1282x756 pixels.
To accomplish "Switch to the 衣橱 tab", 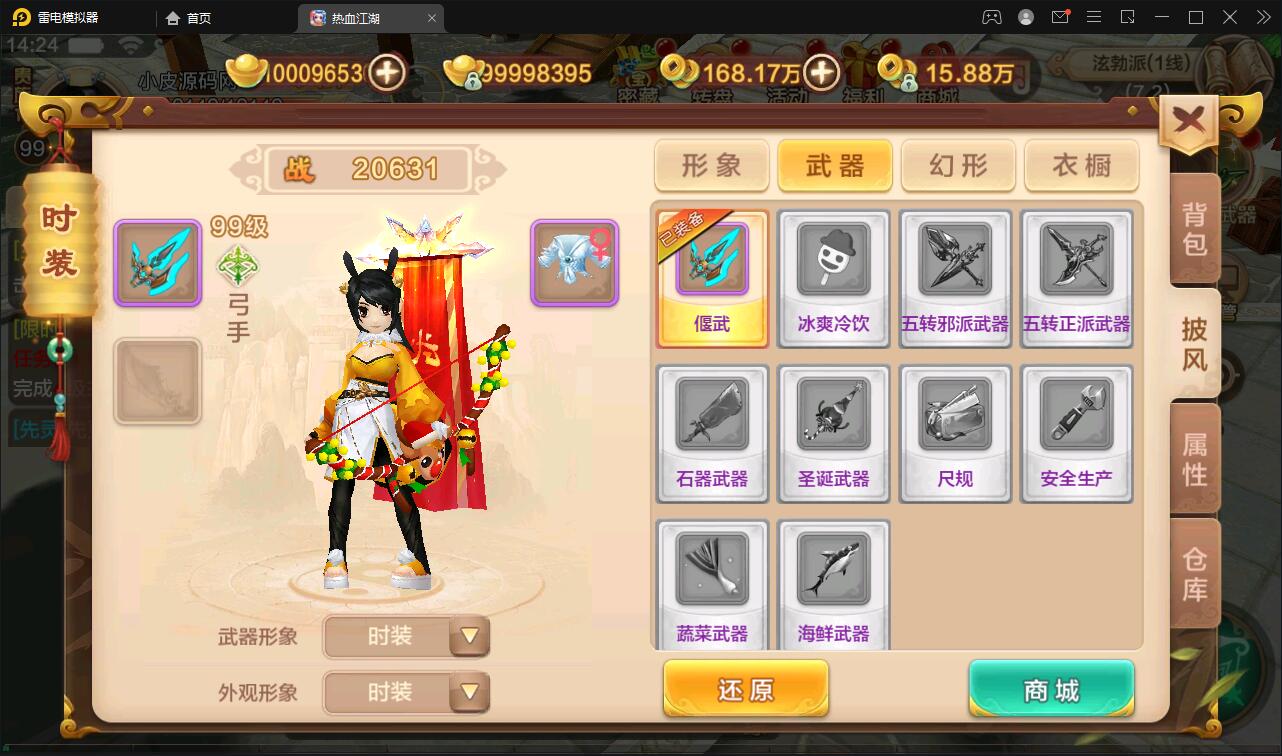I will 1080,166.
